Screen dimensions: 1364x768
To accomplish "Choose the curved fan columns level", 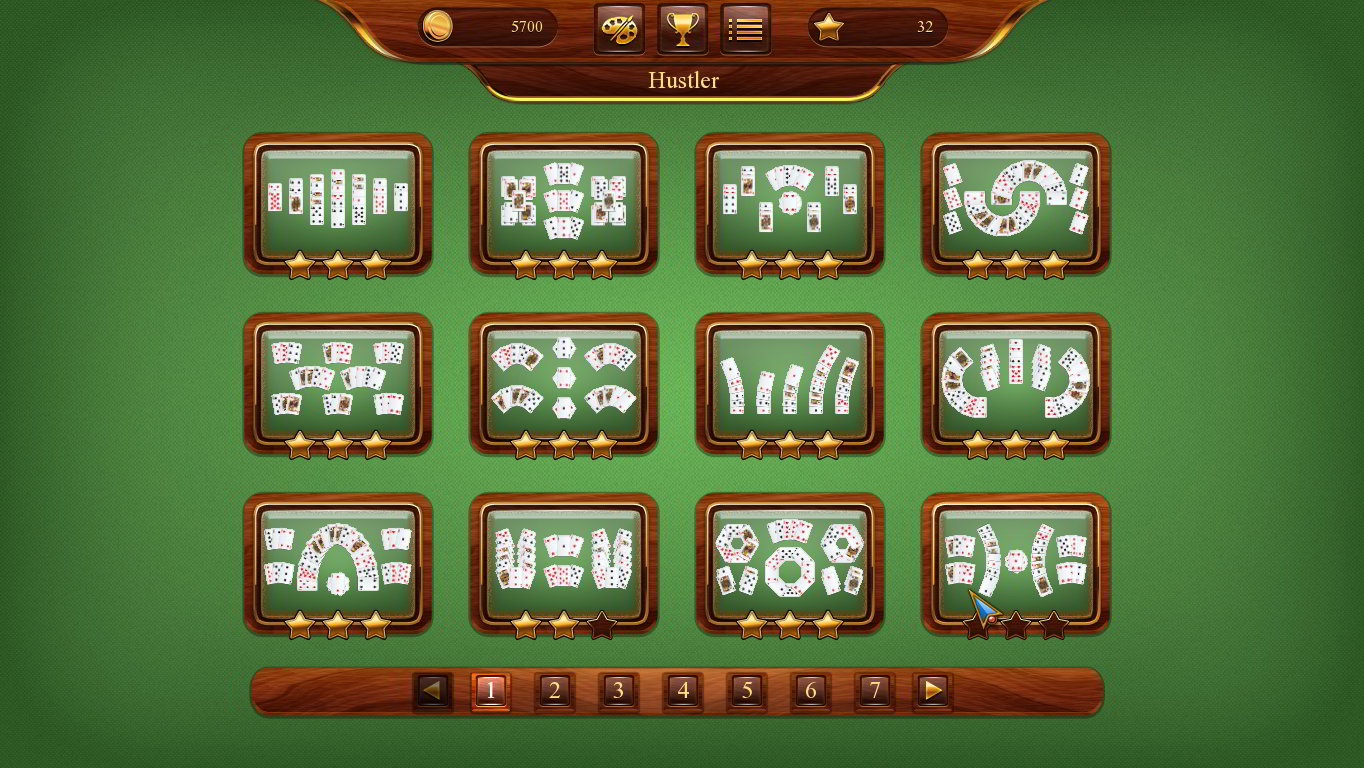I will click(x=789, y=382).
